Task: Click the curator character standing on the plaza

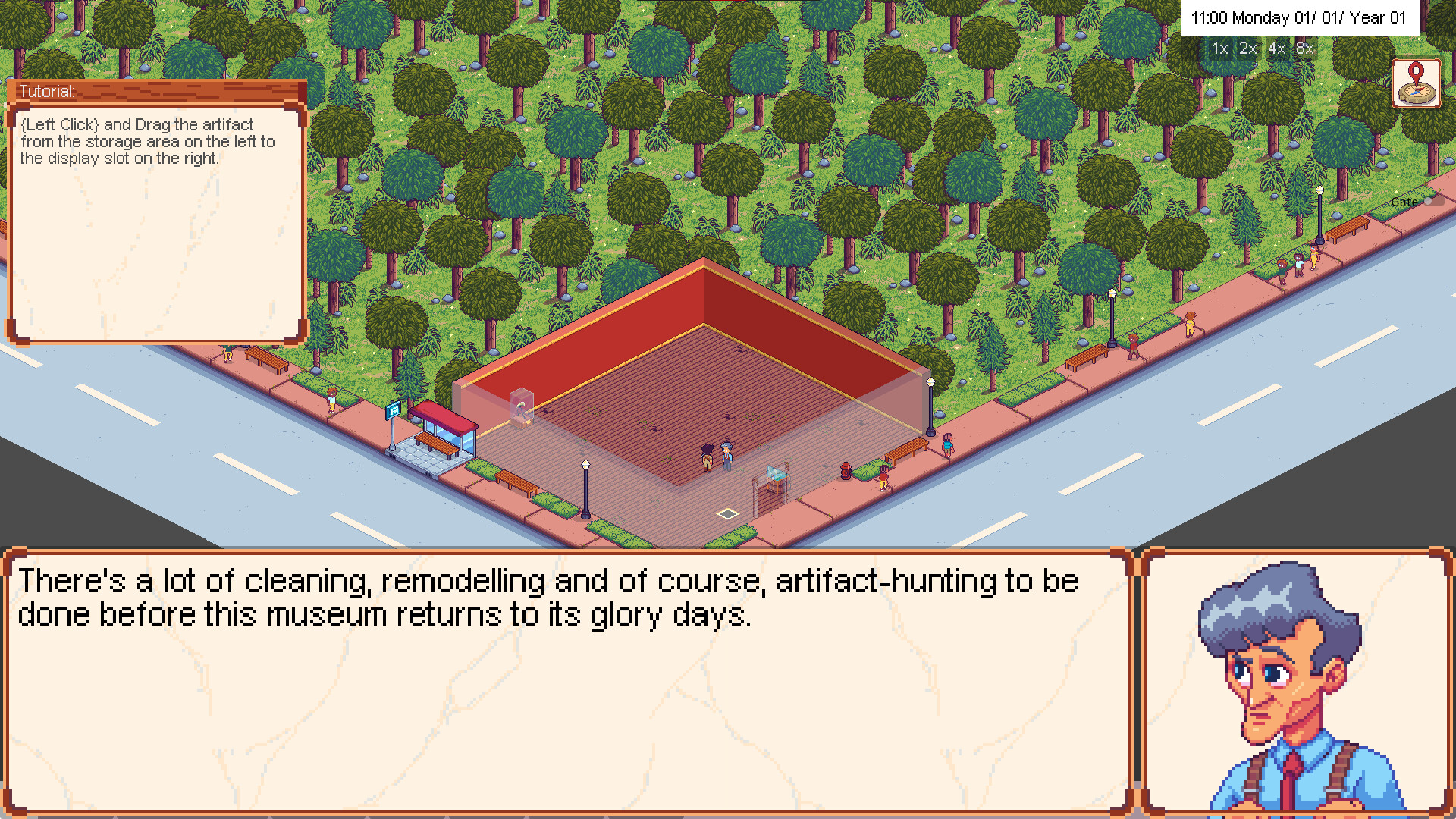Action: 726,457
